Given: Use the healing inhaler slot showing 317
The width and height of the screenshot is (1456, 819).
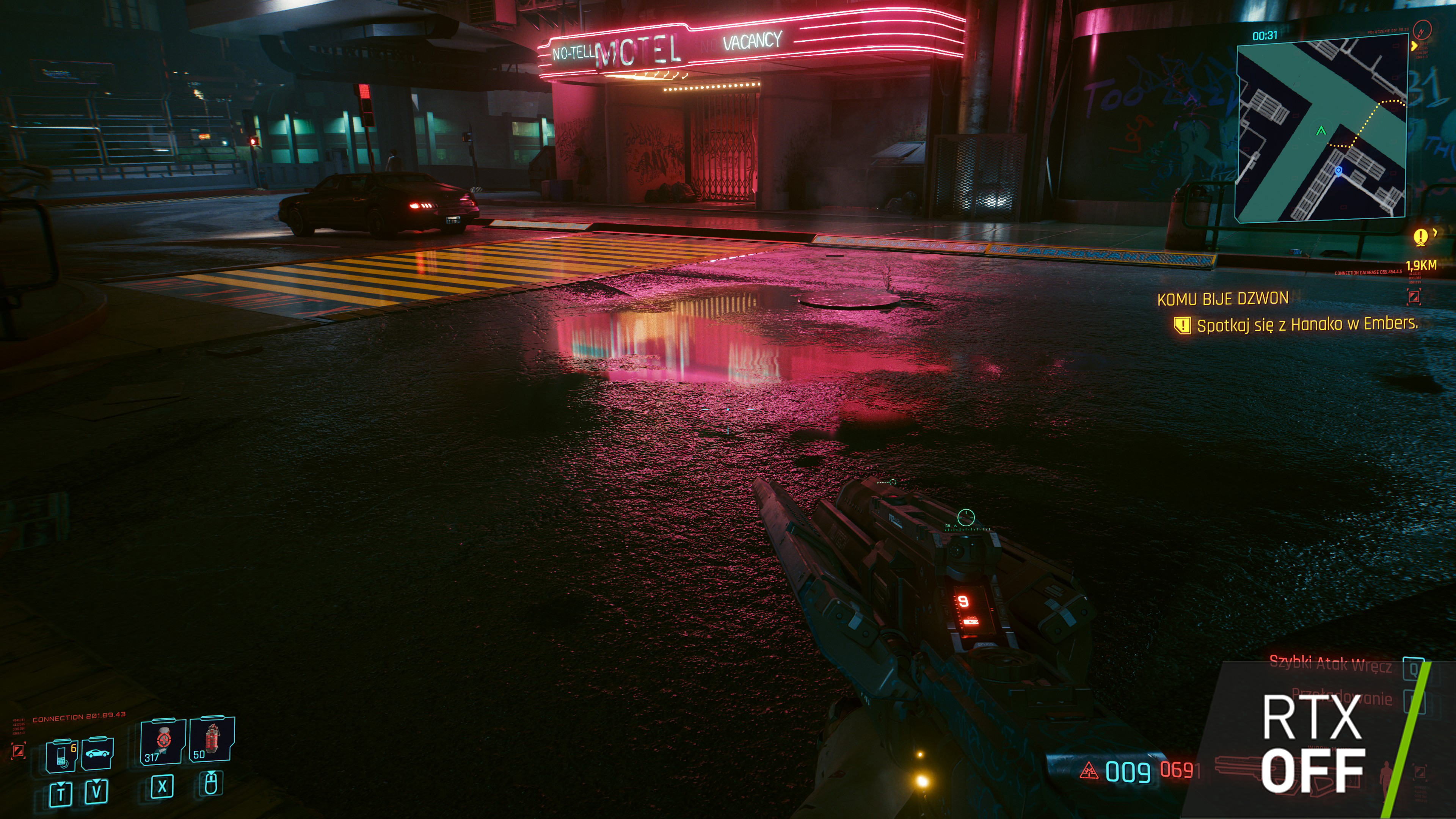Looking at the screenshot, I should (163, 741).
